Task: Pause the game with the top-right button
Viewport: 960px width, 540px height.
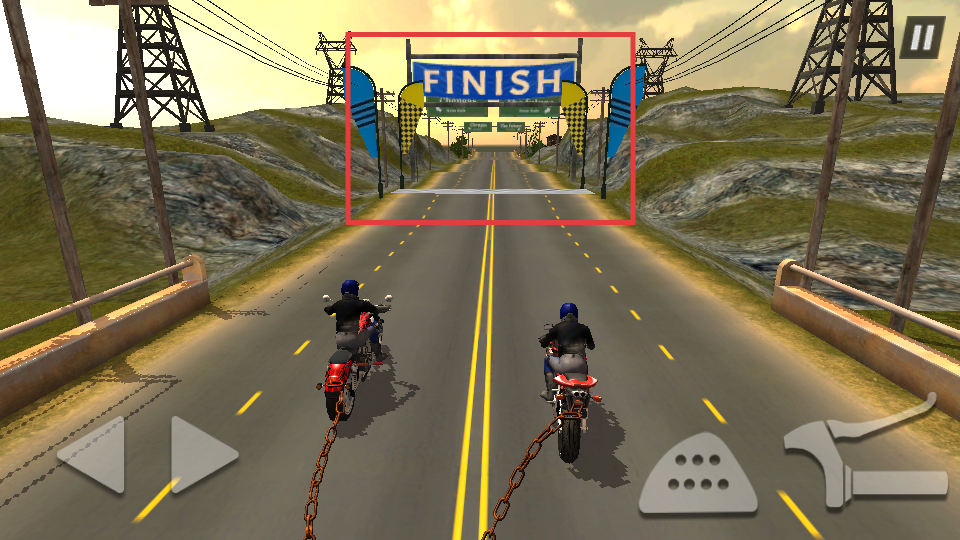Action: click(x=922, y=39)
